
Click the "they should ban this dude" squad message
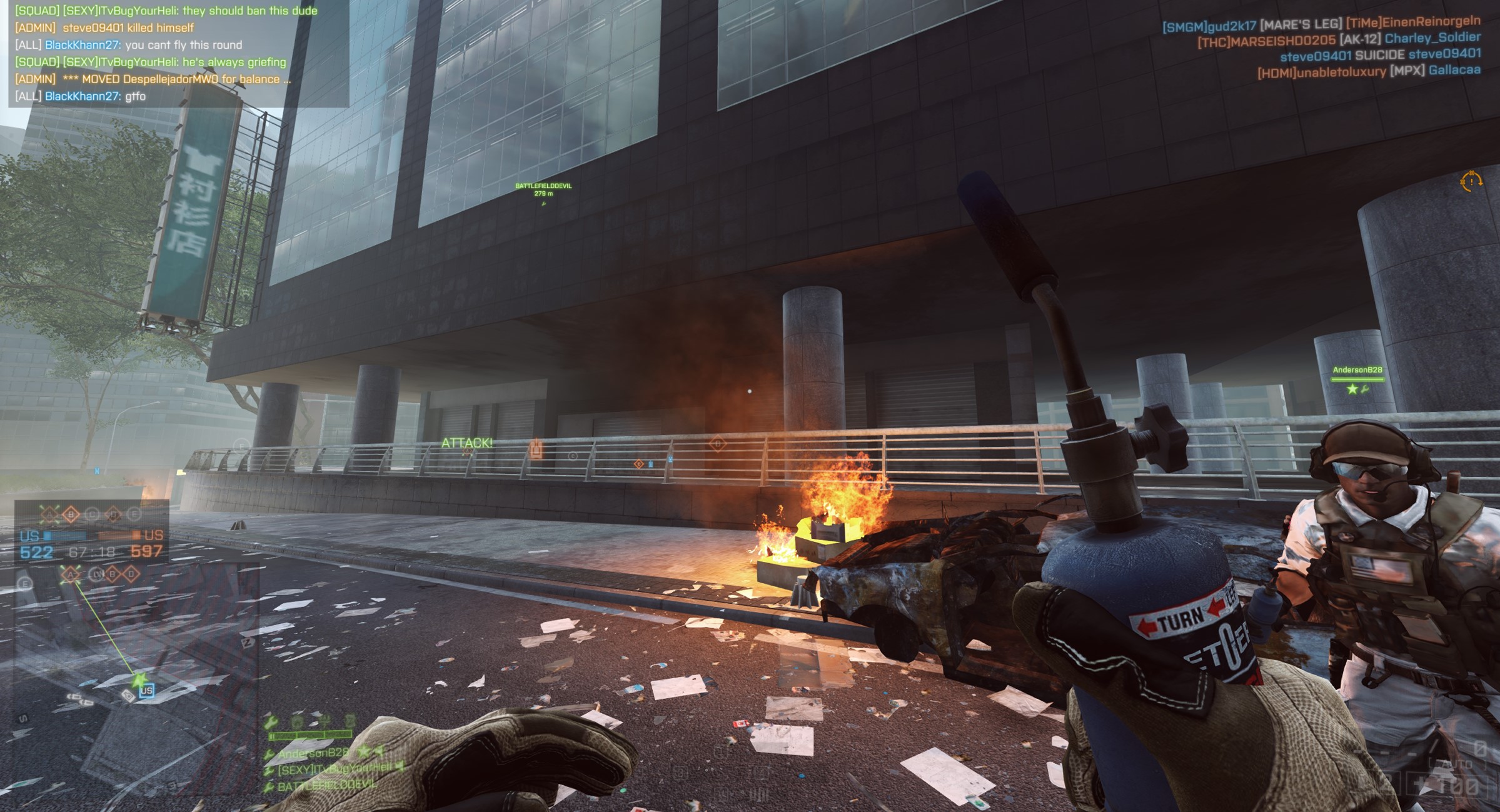pyautogui.click(x=166, y=11)
